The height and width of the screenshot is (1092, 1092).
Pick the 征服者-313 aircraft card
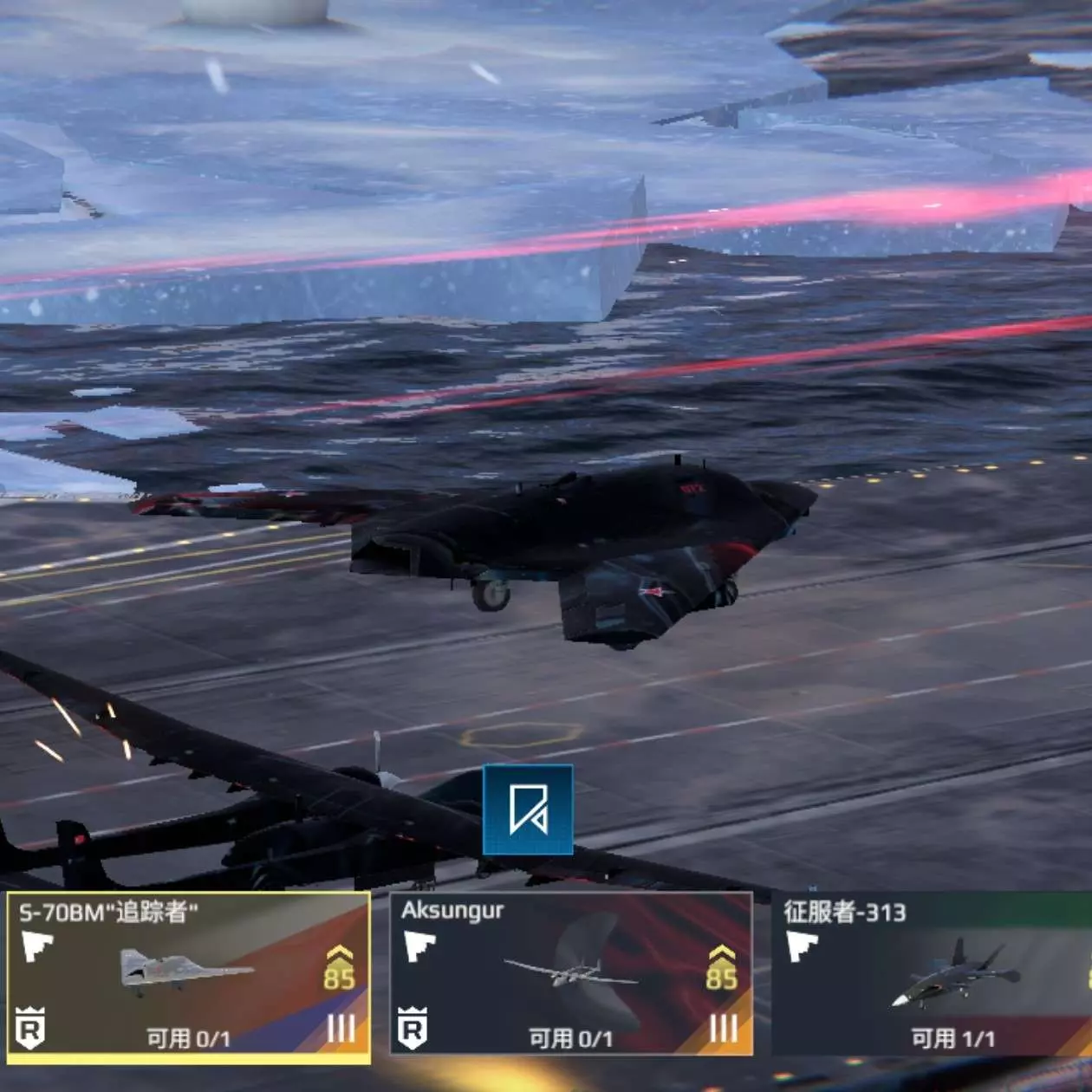click(x=933, y=974)
